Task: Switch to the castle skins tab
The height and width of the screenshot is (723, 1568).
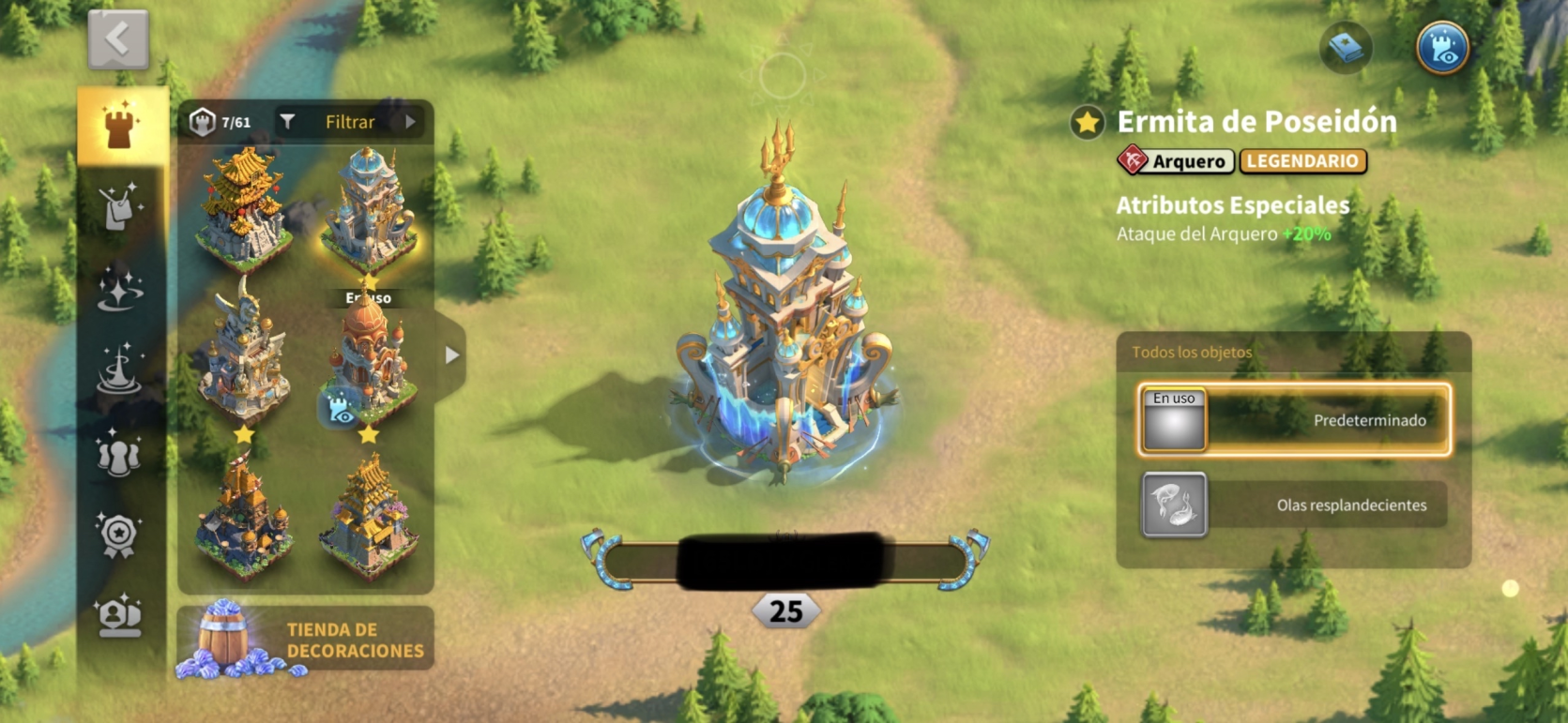Action: (120, 127)
